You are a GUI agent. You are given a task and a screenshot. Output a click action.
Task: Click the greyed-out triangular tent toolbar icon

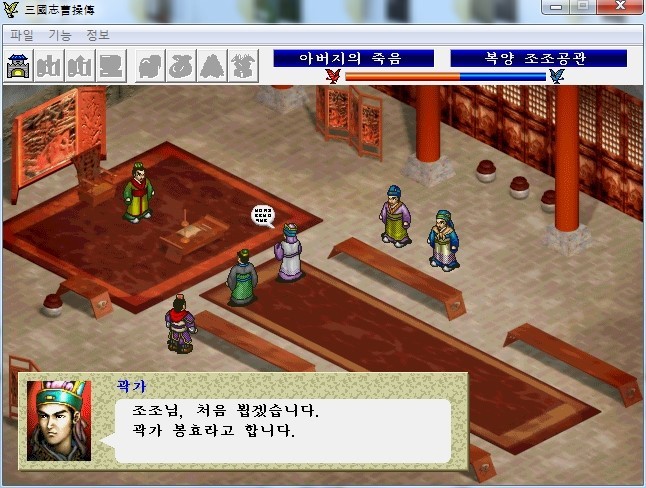point(212,66)
